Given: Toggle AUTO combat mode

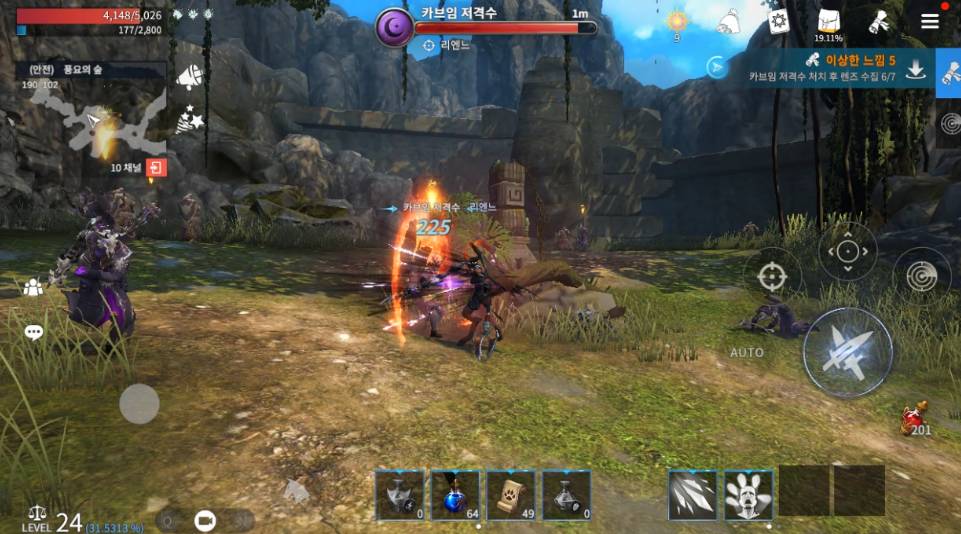Looking at the screenshot, I should [x=747, y=352].
